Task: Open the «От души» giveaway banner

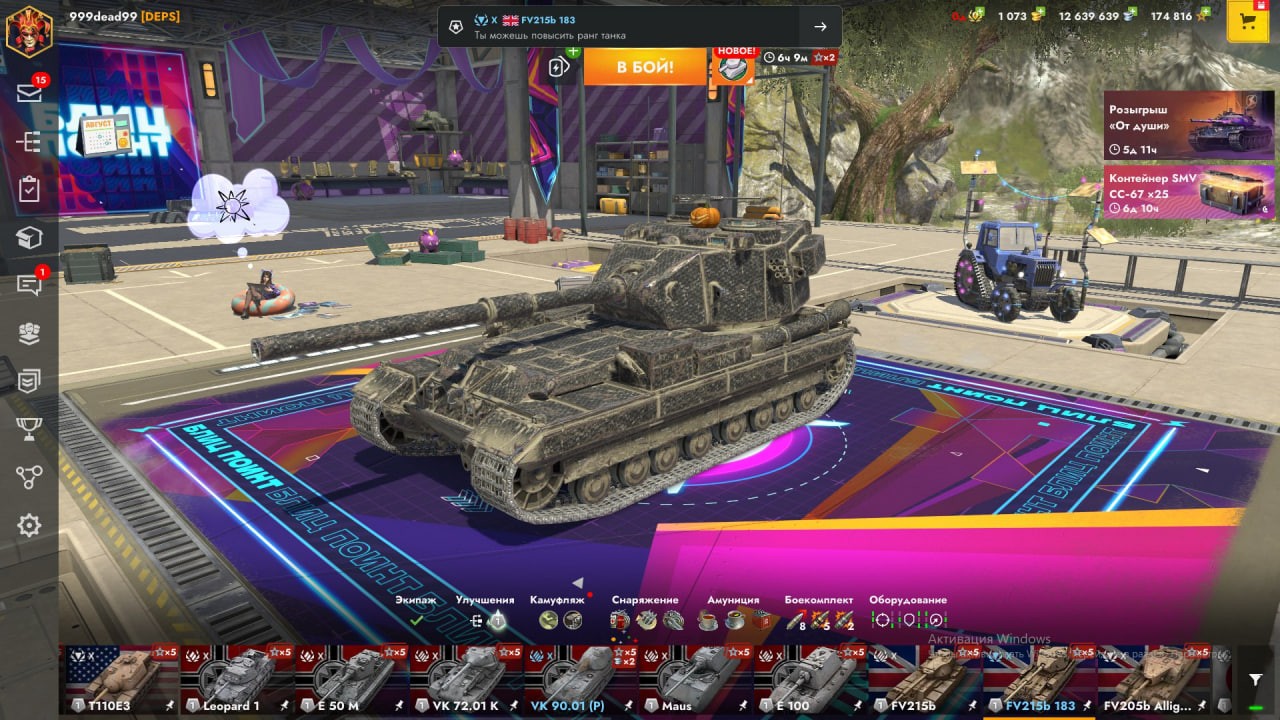Action: point(1175,125)
